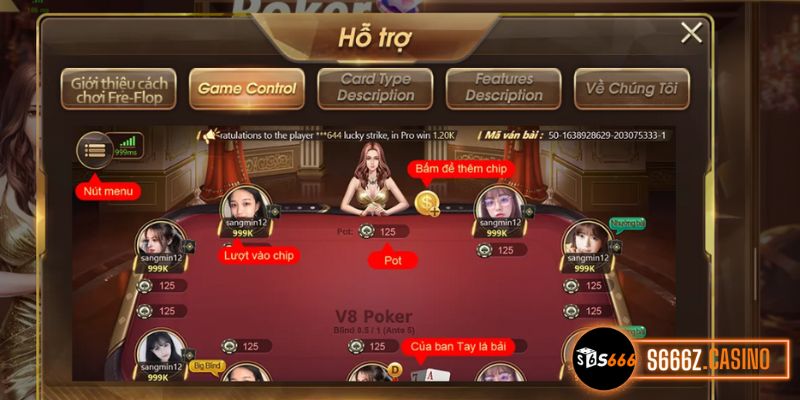Click the gold coin add-chip icon

tap(428, 203)
